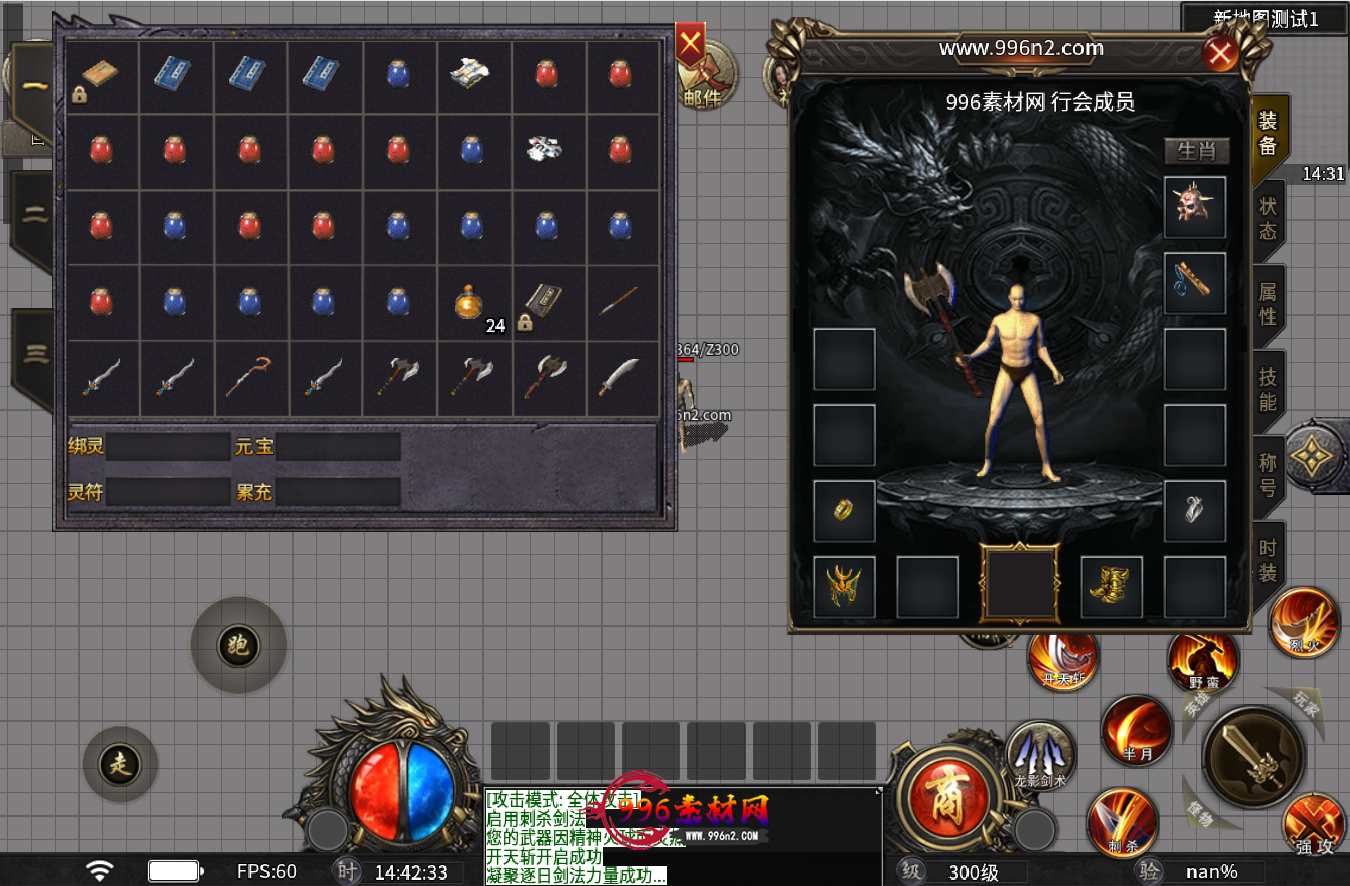Switch to the 时装 fashion tab
This screenshot has width=1350, height=886.
click(x=1267, y=560)
